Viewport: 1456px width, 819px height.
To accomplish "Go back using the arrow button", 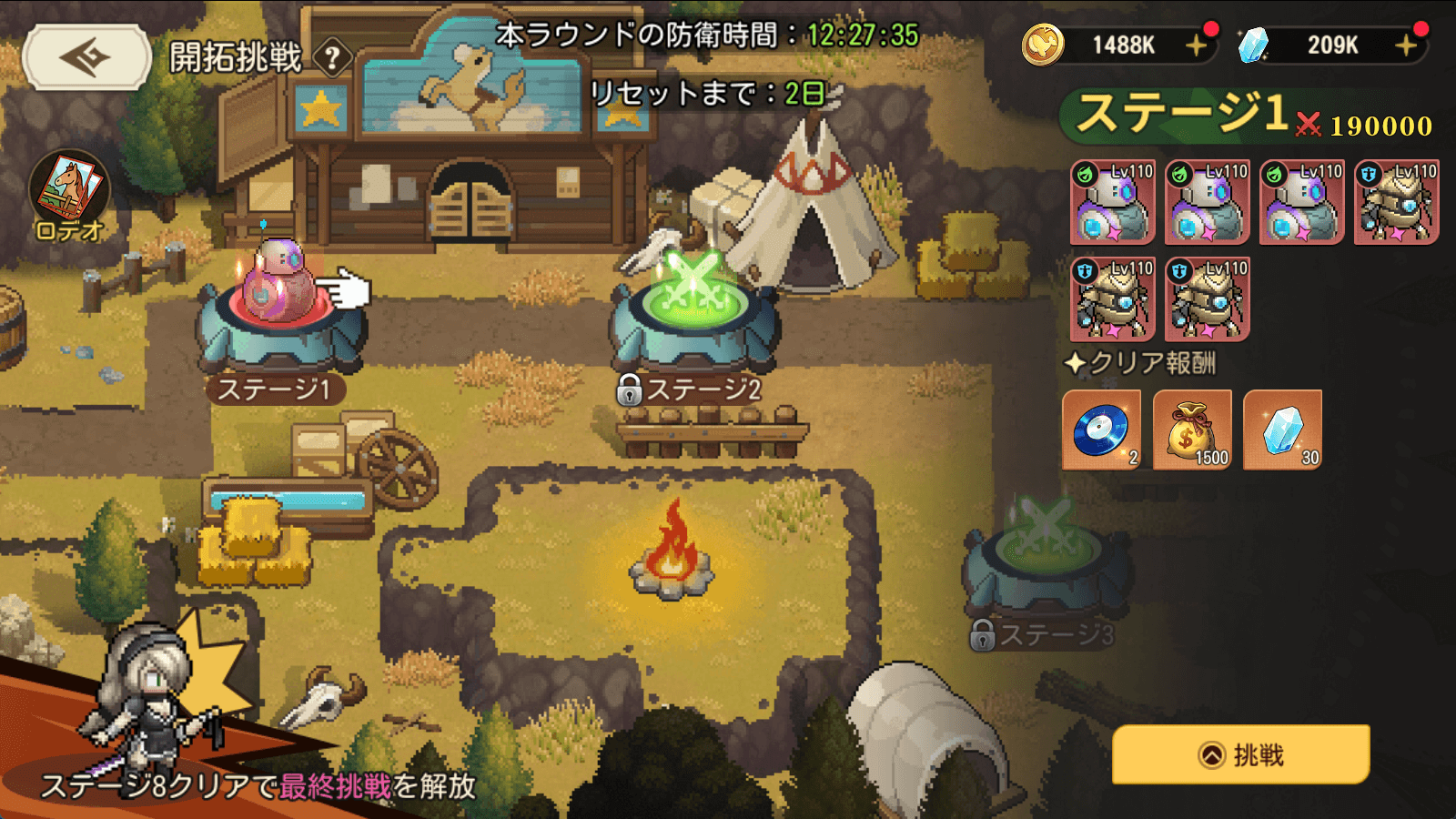I will [86, 57].
